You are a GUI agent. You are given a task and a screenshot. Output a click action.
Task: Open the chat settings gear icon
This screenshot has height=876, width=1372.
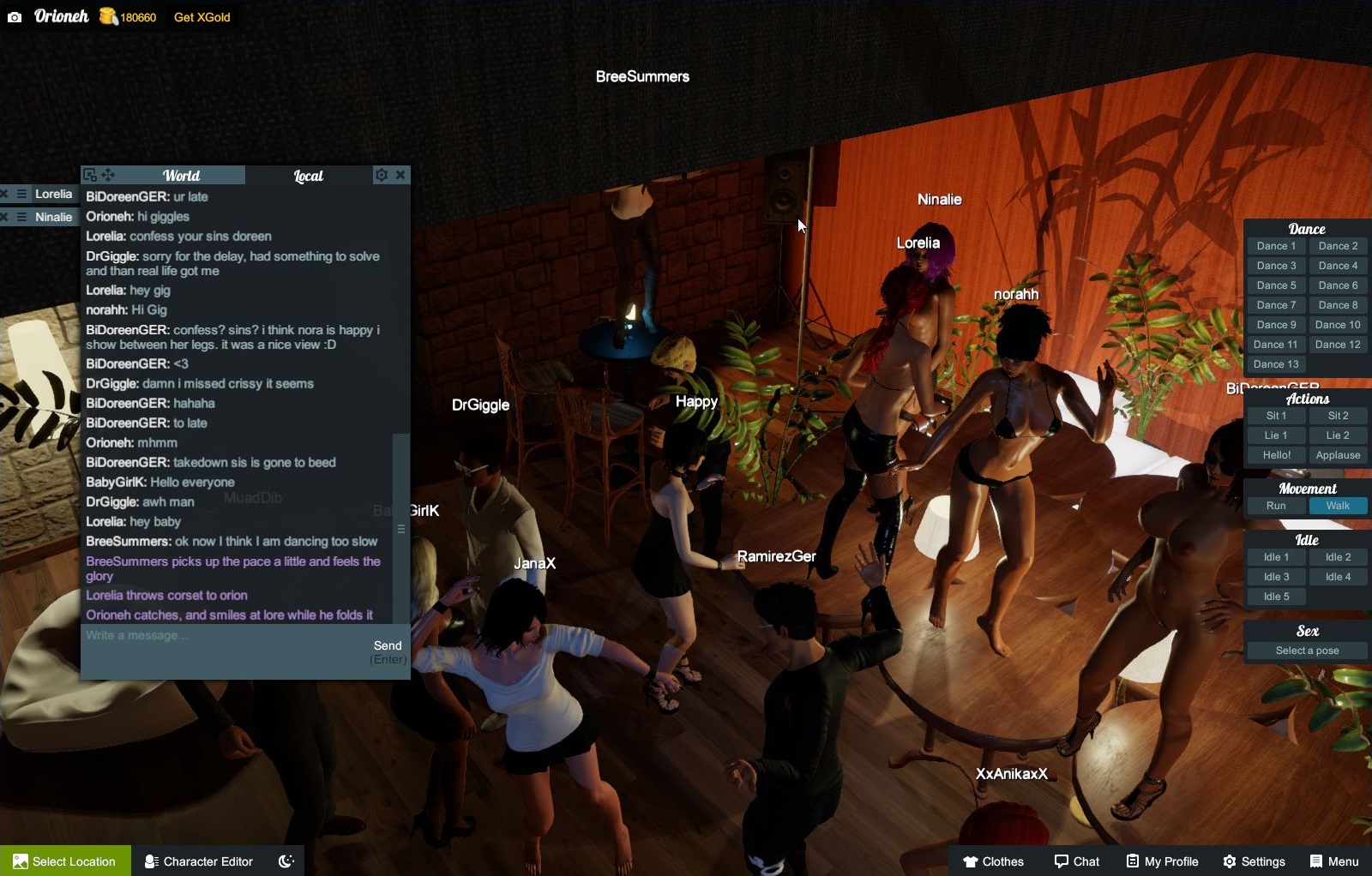point(381,174)
